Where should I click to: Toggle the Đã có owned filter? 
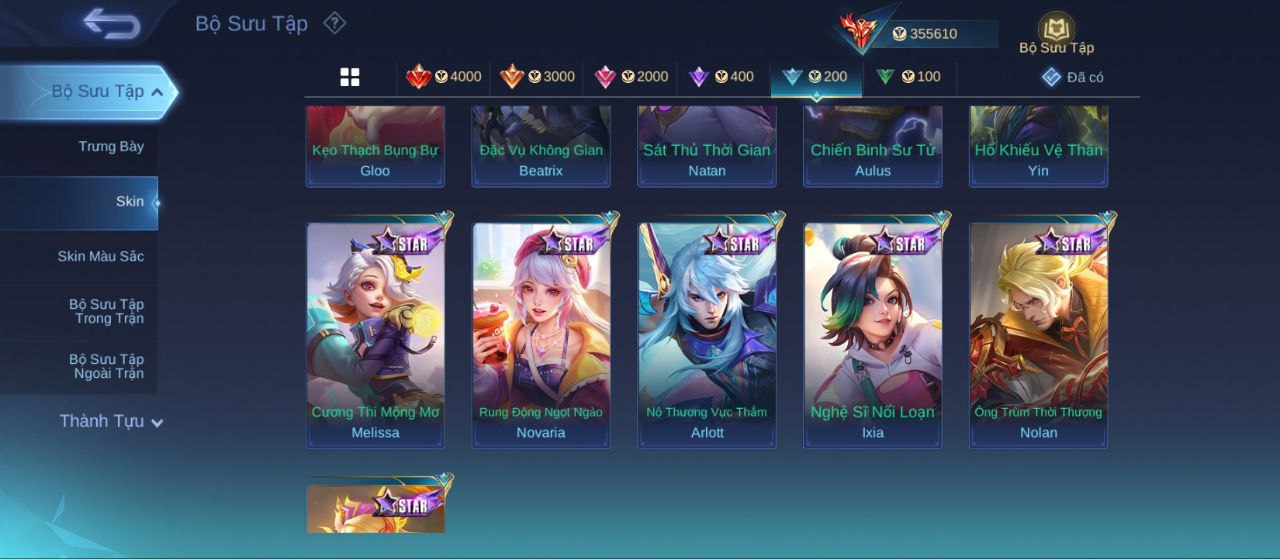(1072, 77)
